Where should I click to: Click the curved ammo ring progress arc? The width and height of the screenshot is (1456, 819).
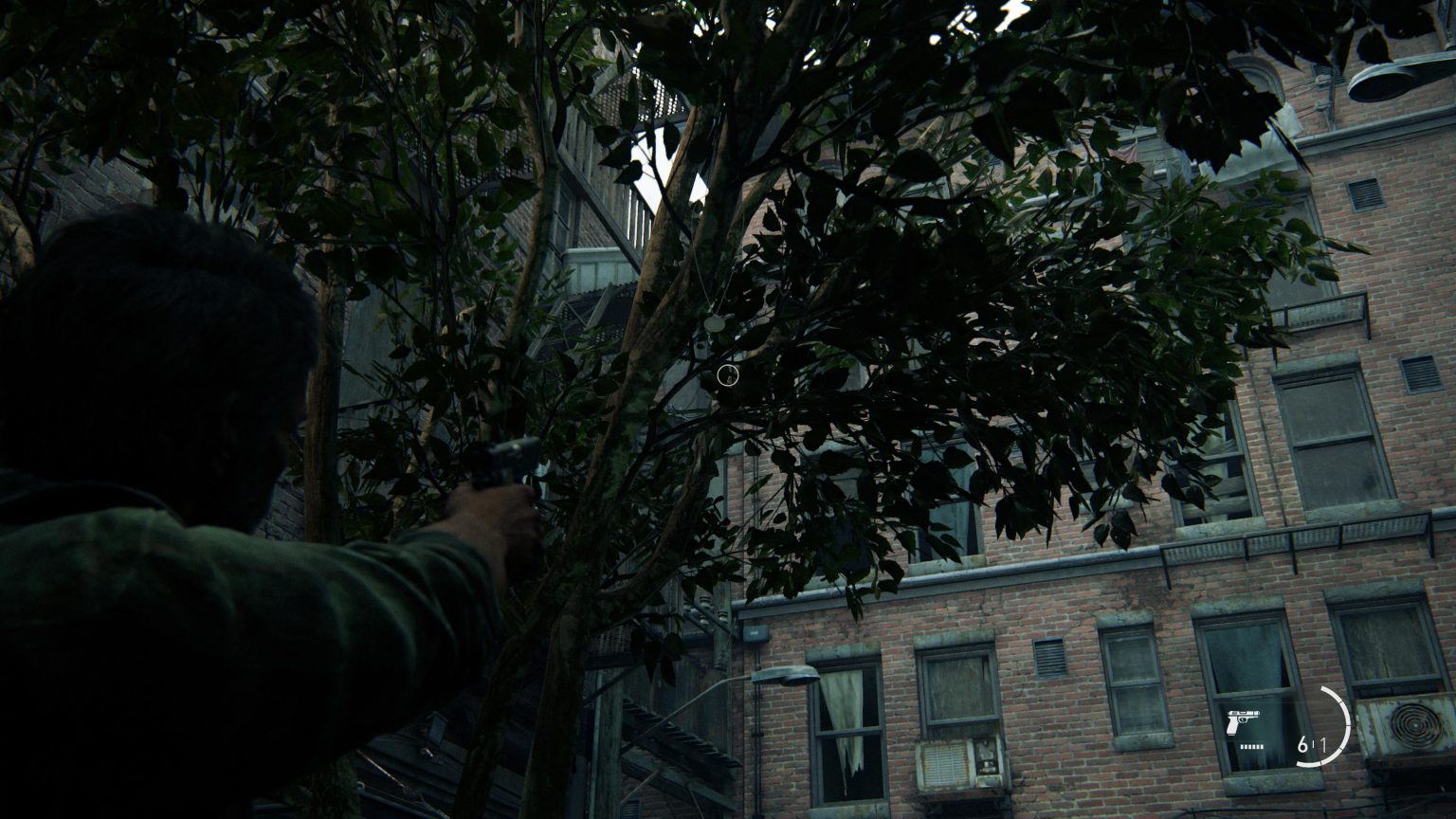pos(1347,727)
